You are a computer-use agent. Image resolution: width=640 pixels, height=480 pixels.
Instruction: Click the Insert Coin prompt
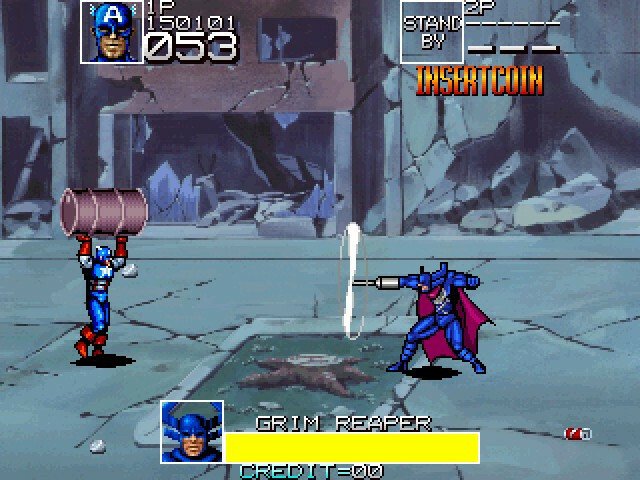(x=479, y=81)
